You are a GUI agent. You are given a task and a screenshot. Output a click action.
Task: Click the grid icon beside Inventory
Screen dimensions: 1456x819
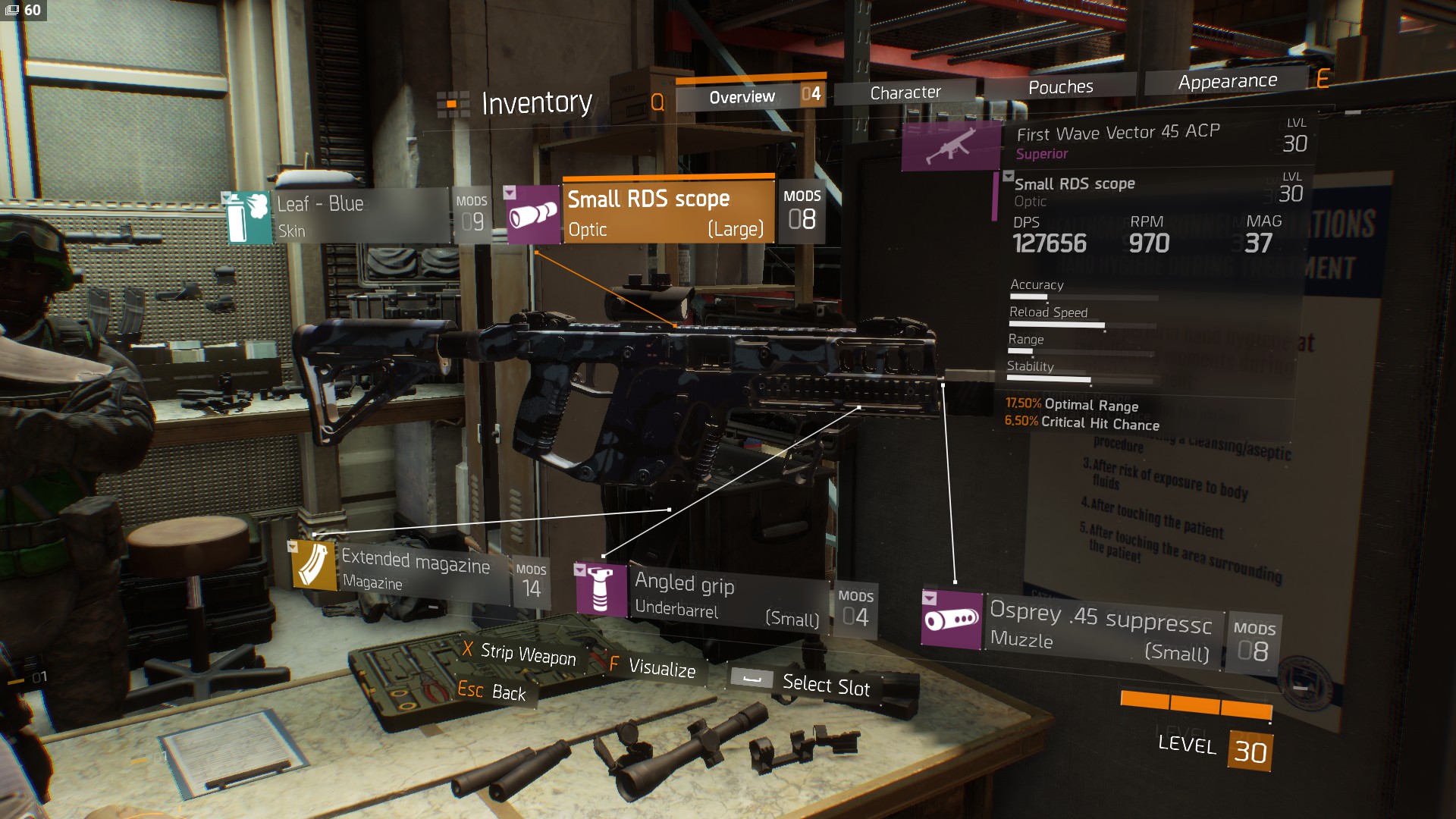pyautogui.click(x=453, y=103)
